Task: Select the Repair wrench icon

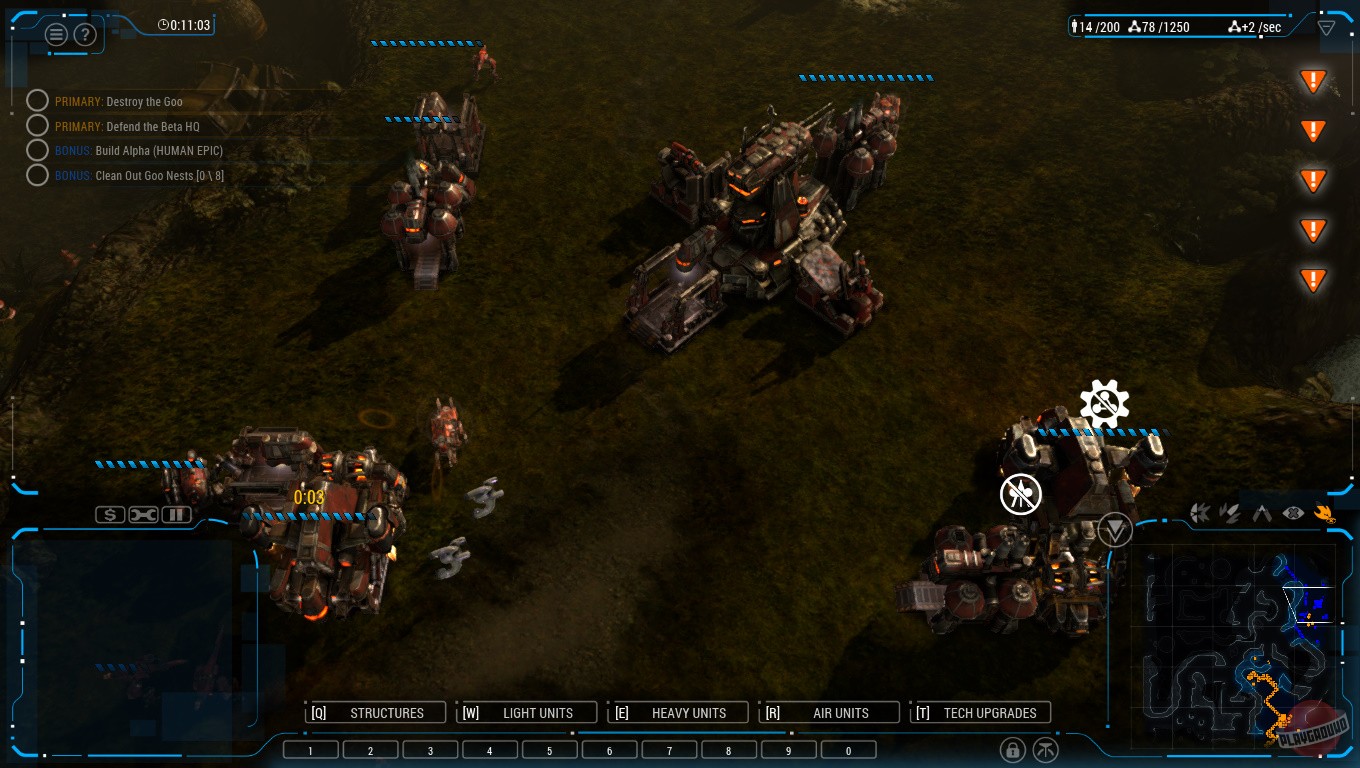Action: [141, 514]
